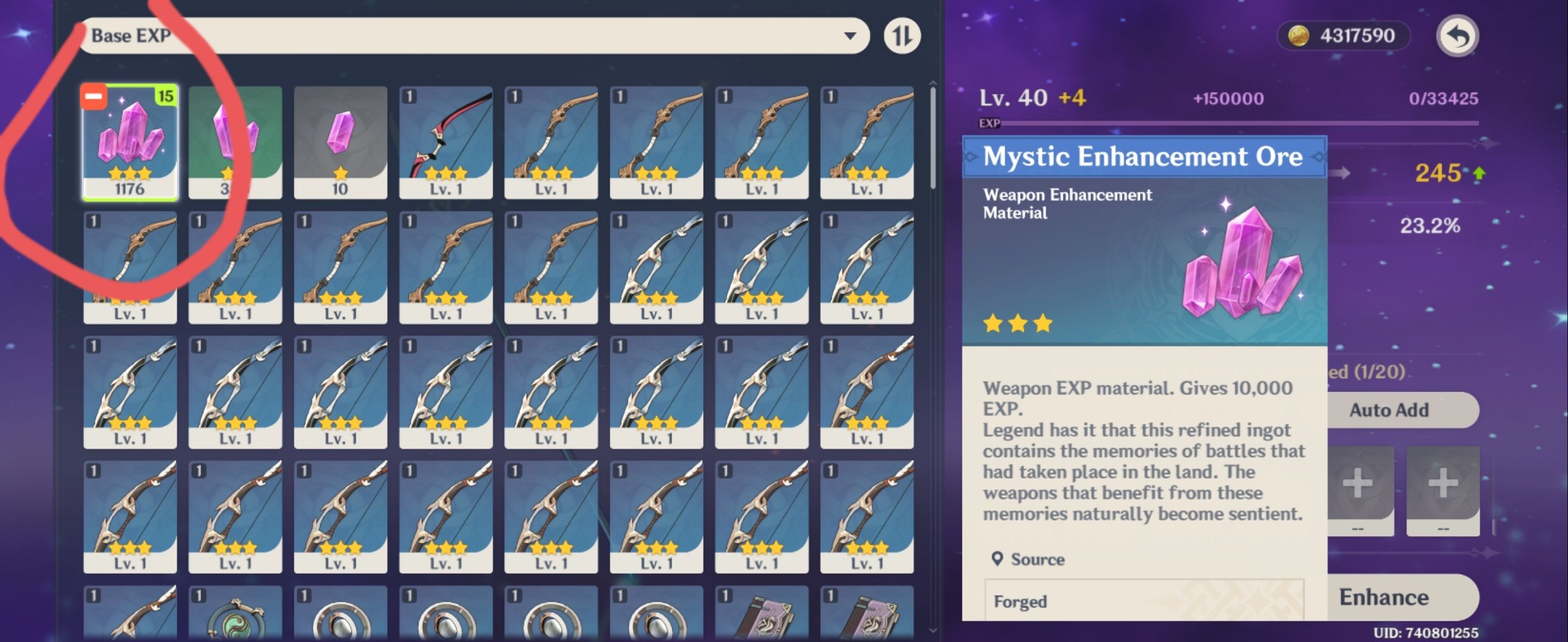Screen dimensions: 1568x642
Task: Toggle selection of the highlighted Mystic Enhancement Ore
Action: (x=130, y=145)
